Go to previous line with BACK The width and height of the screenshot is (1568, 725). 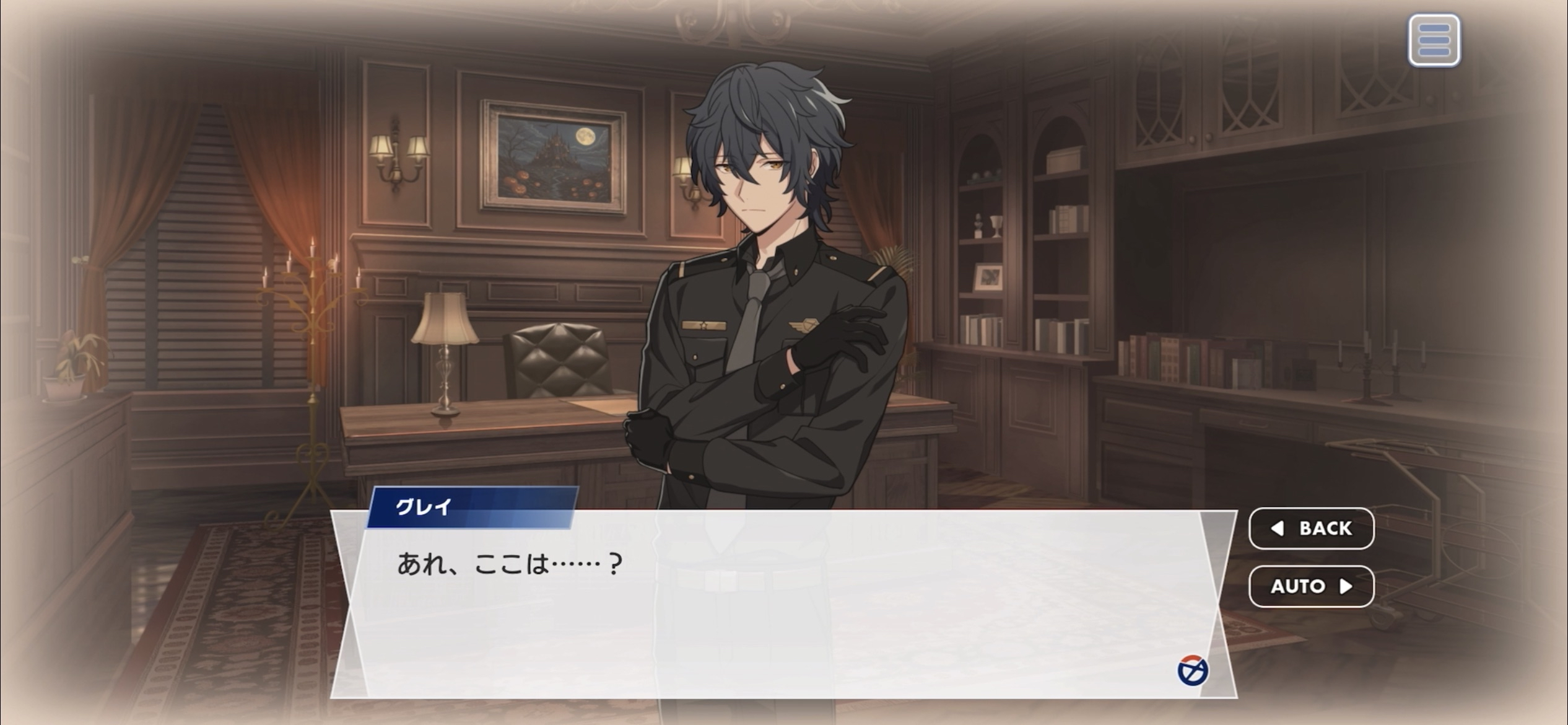1311,528
